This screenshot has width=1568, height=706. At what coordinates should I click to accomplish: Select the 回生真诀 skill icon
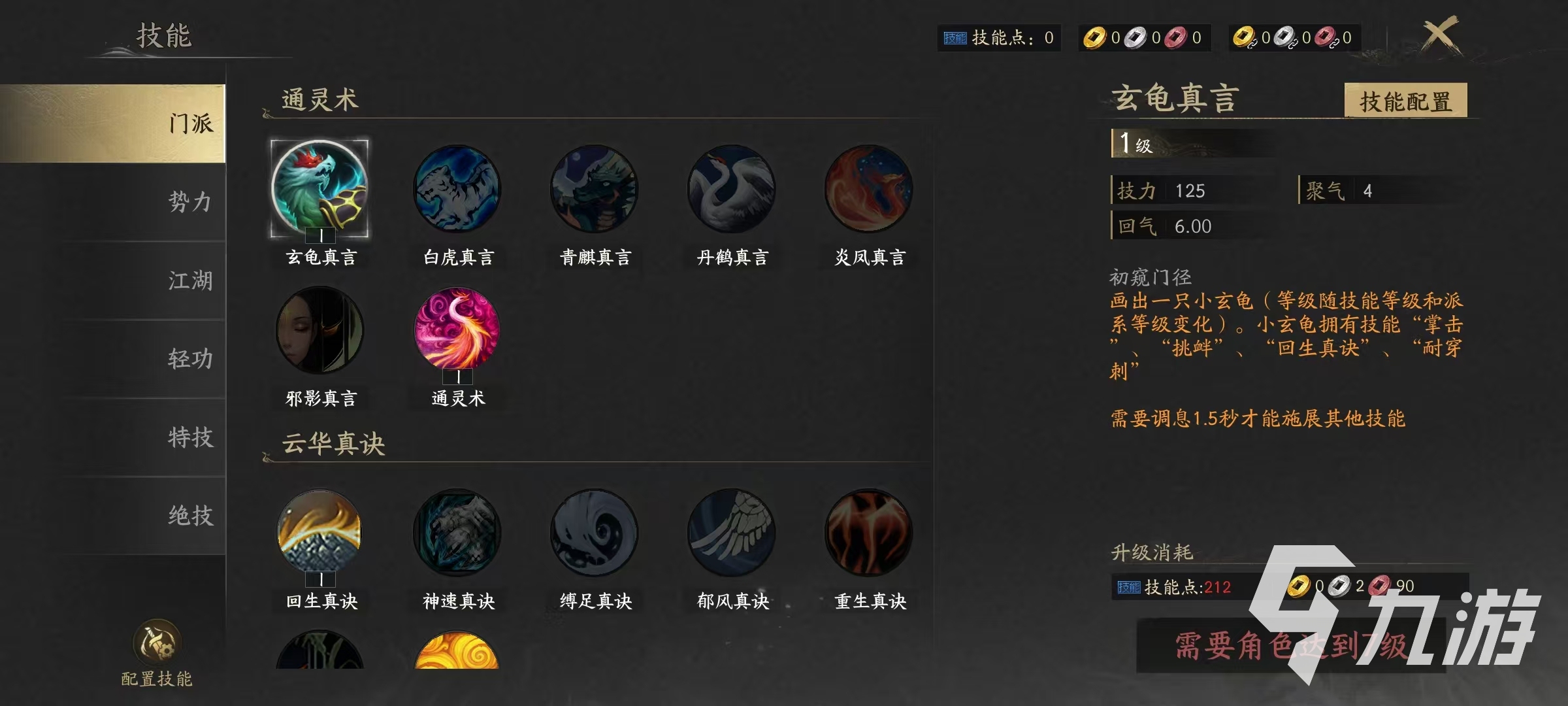tap(319, 533)
